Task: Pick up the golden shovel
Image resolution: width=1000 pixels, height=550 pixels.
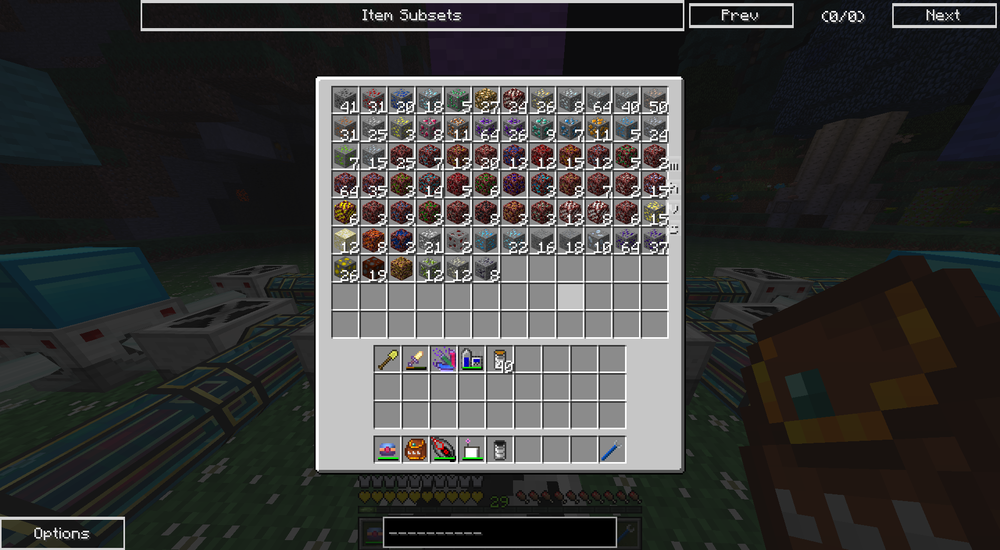Action: (388, 359)
